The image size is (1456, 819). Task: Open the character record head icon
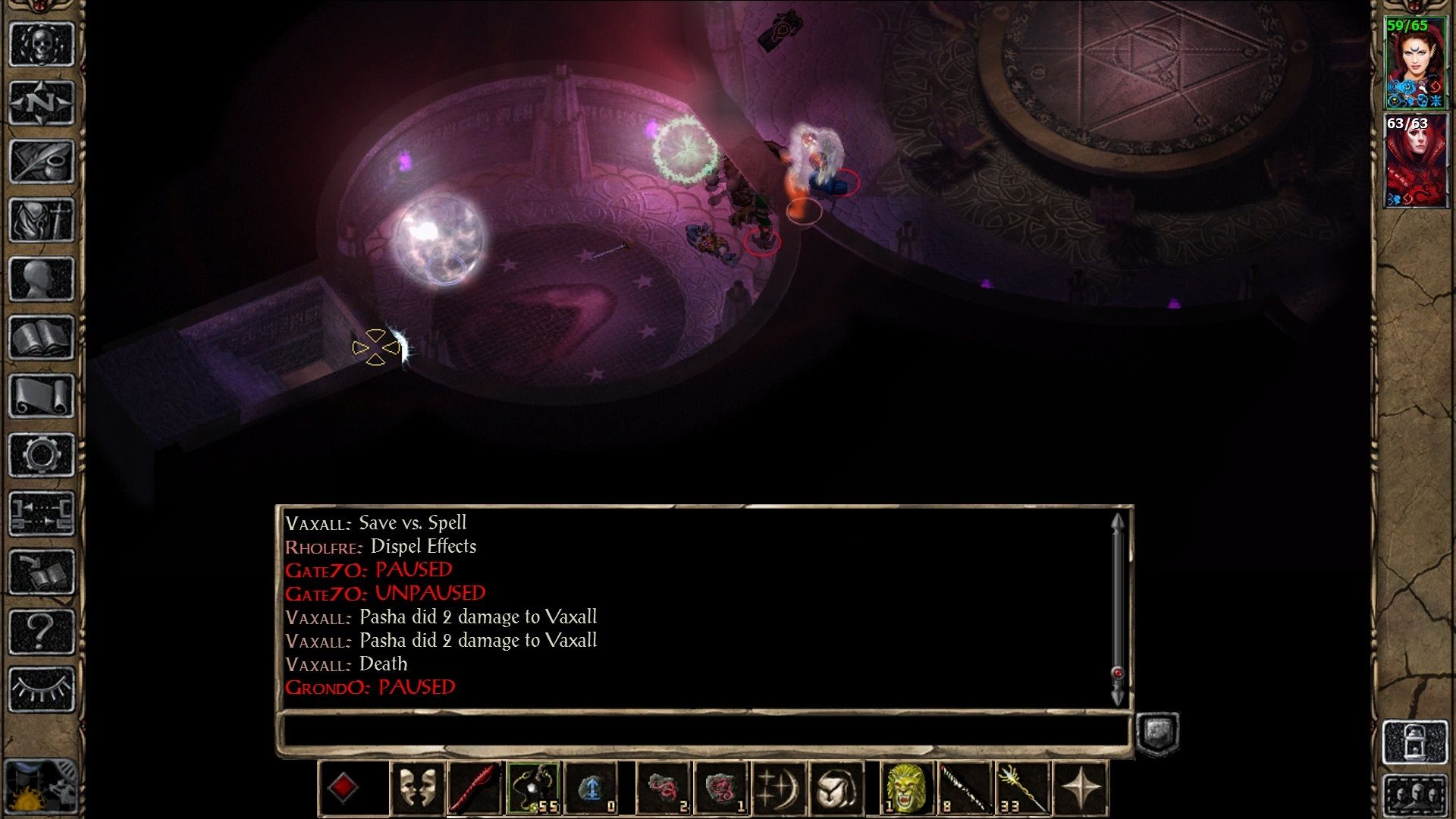pyautogui.click(x=42, y=279)
